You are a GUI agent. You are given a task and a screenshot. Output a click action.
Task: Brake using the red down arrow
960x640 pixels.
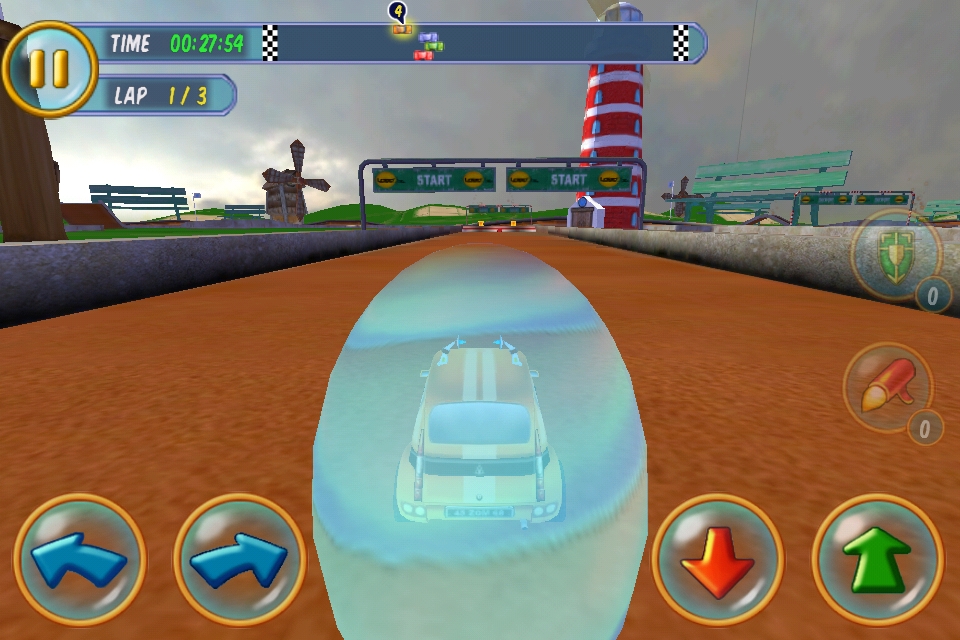click(717, 560)
